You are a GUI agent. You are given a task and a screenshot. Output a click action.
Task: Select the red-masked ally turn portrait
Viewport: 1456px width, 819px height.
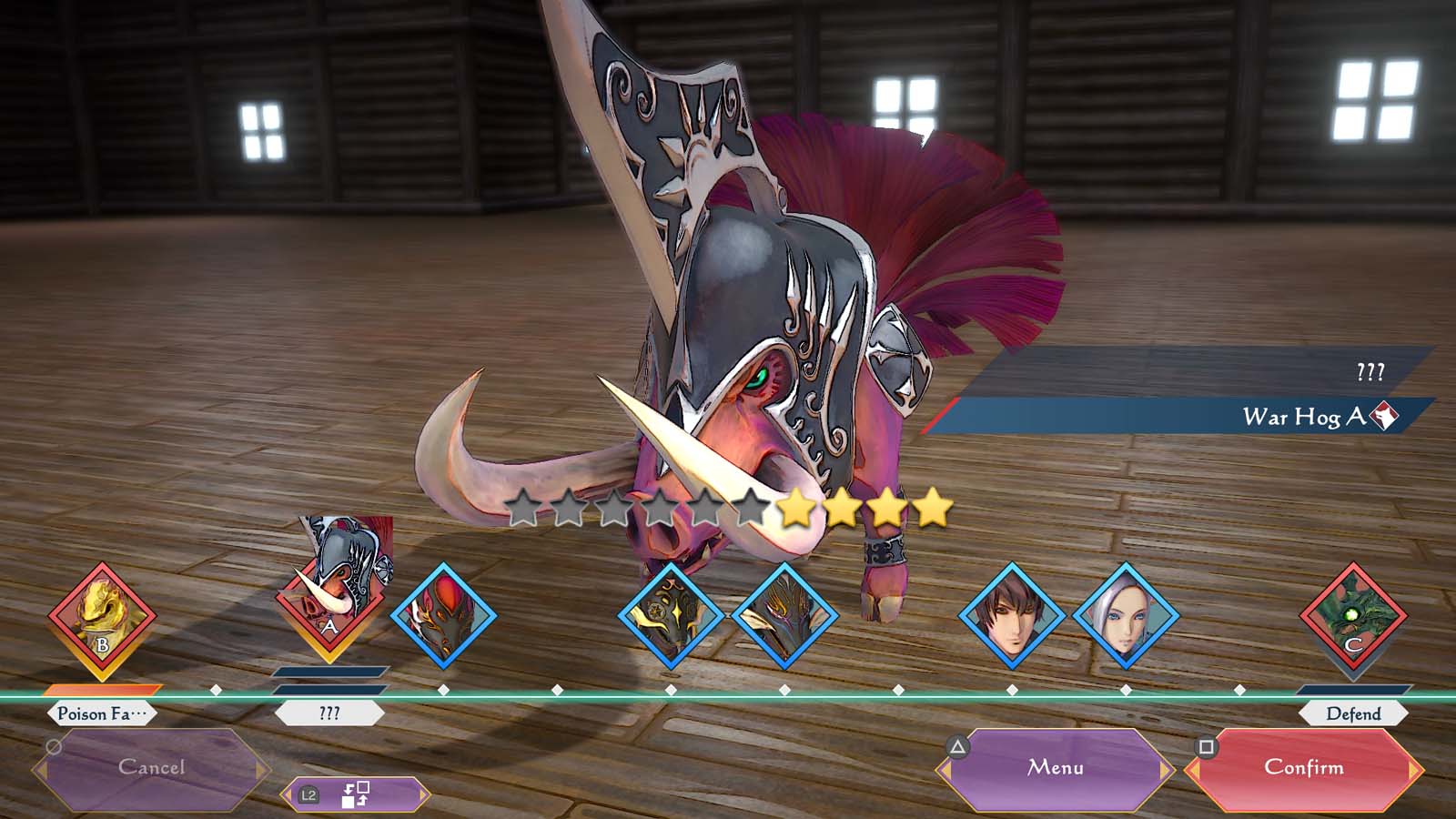click(443, 616)
